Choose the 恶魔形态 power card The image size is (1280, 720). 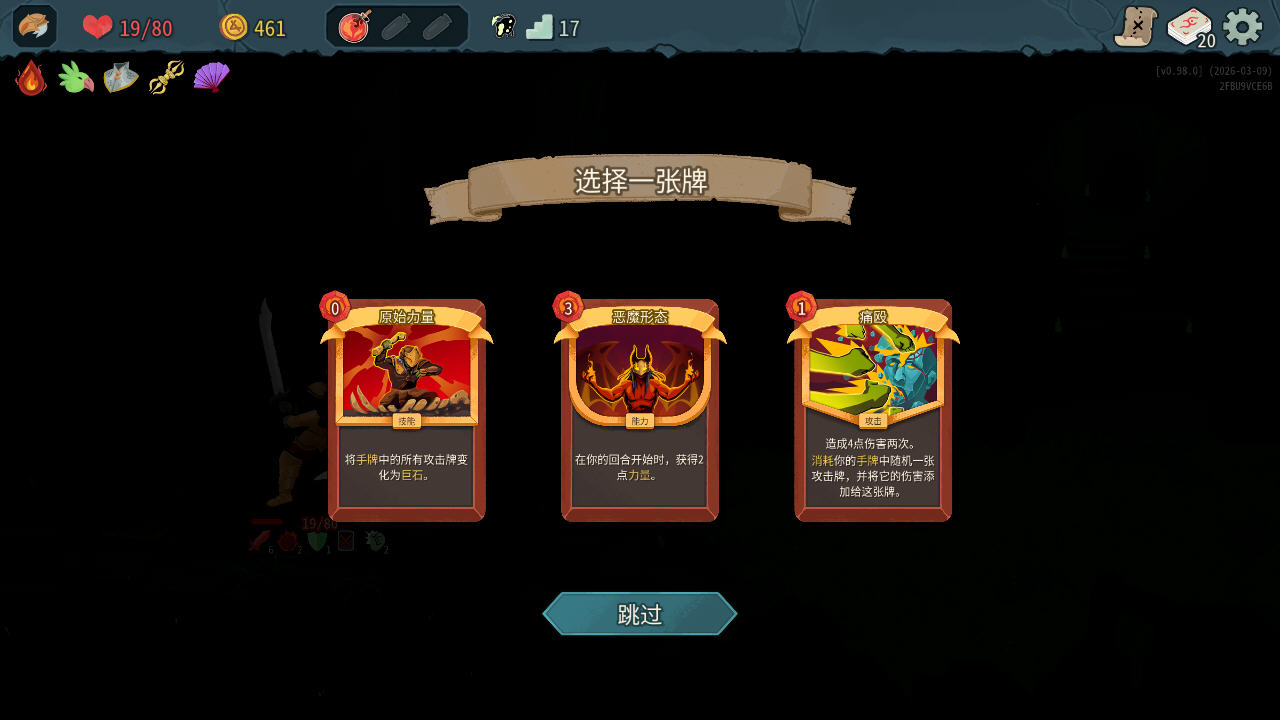pos(639,408)
